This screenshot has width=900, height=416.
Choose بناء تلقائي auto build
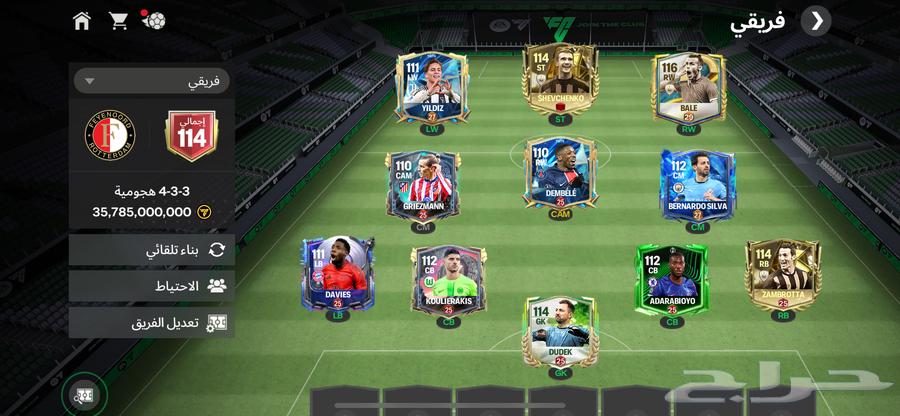coord(152,251)
